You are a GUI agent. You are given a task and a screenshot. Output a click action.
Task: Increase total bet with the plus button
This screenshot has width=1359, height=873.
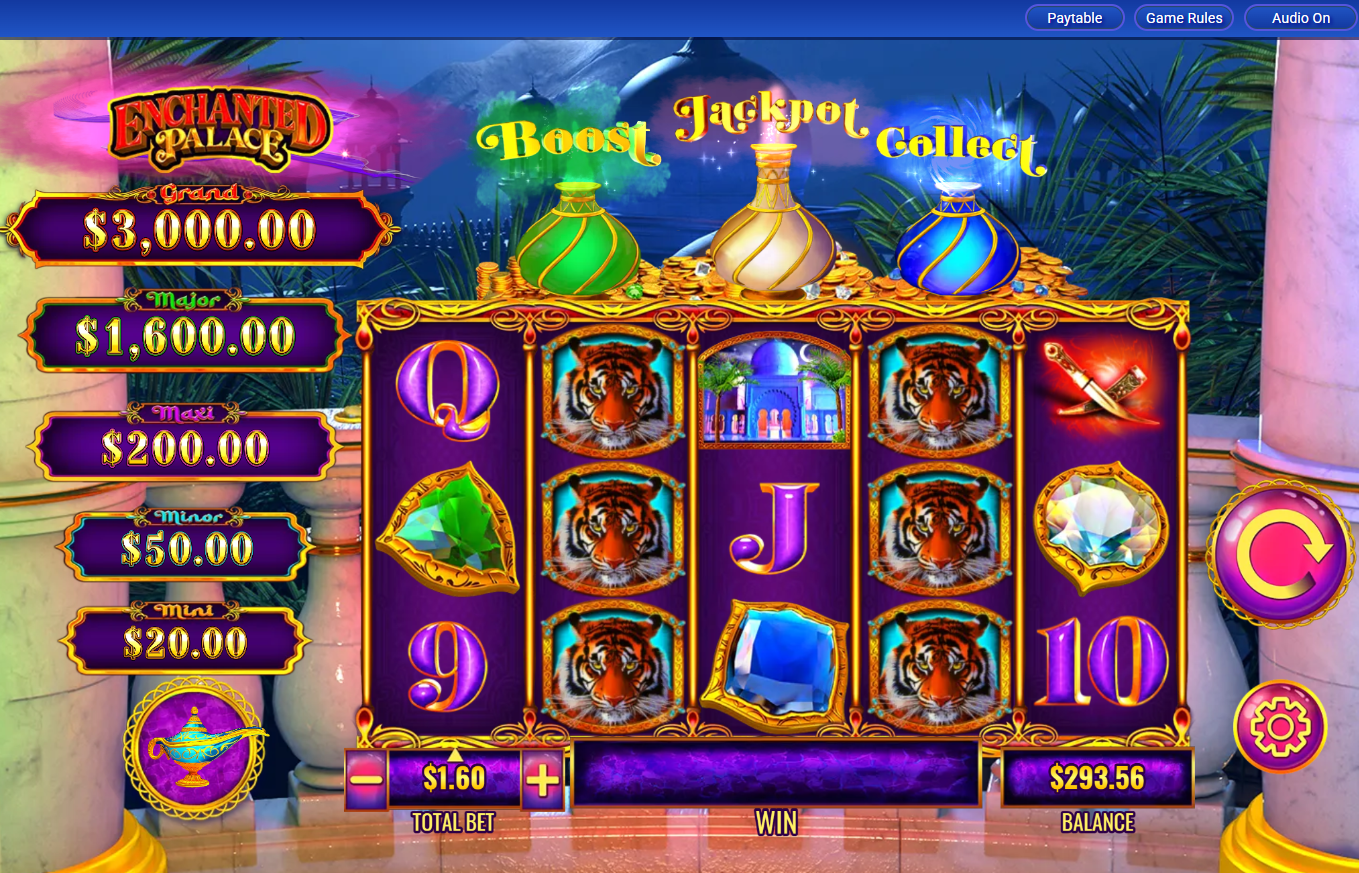tap(542, 779)
